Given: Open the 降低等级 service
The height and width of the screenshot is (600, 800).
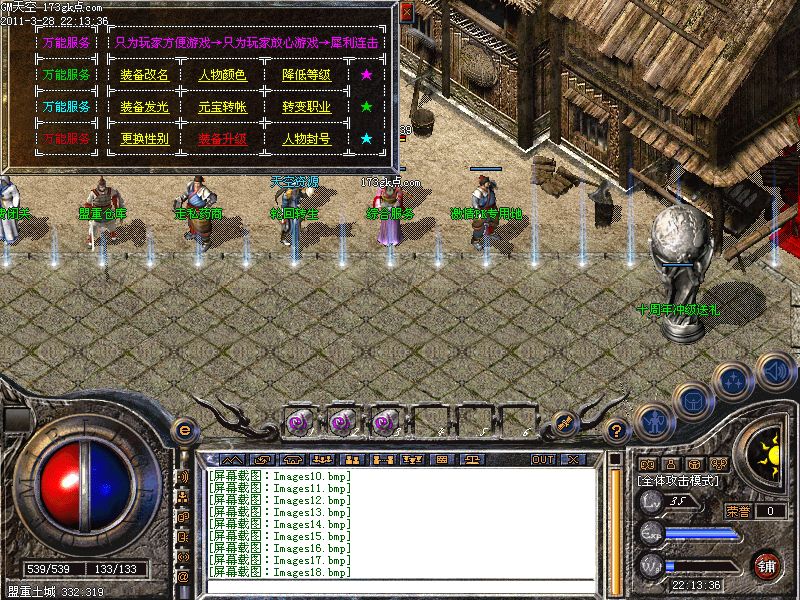Looking at the screenshot, I should (306, 75).
